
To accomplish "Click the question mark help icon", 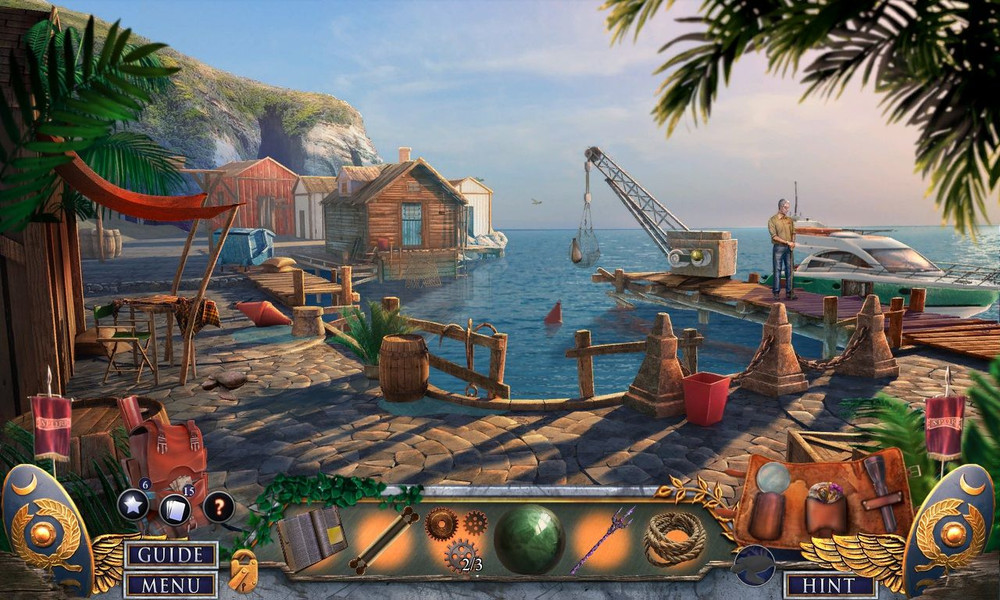I will coord(219,506).
